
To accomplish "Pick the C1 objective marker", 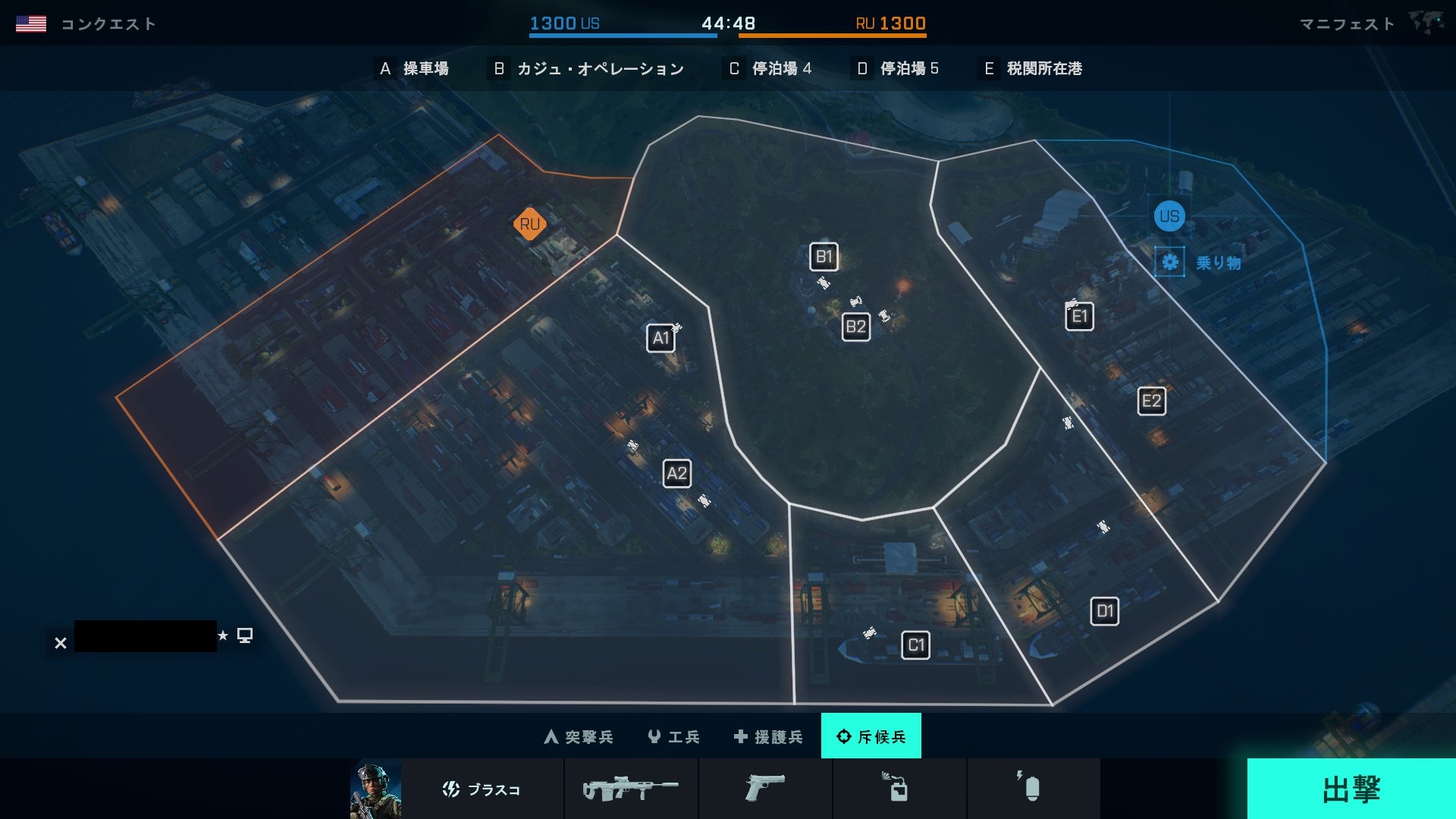I will (915, 645).
